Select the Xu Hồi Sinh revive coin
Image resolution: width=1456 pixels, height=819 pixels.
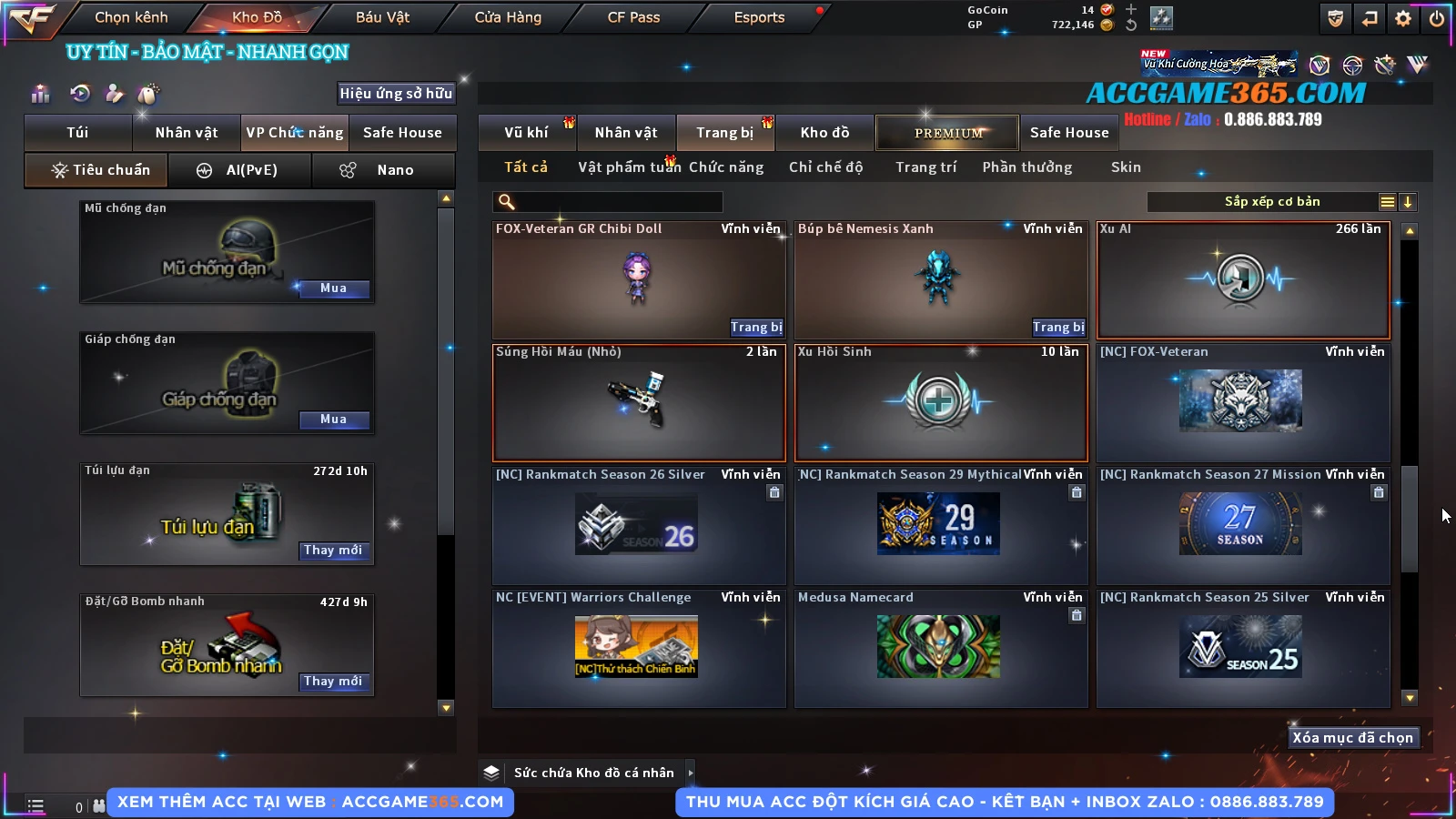[x=941, y=402]
